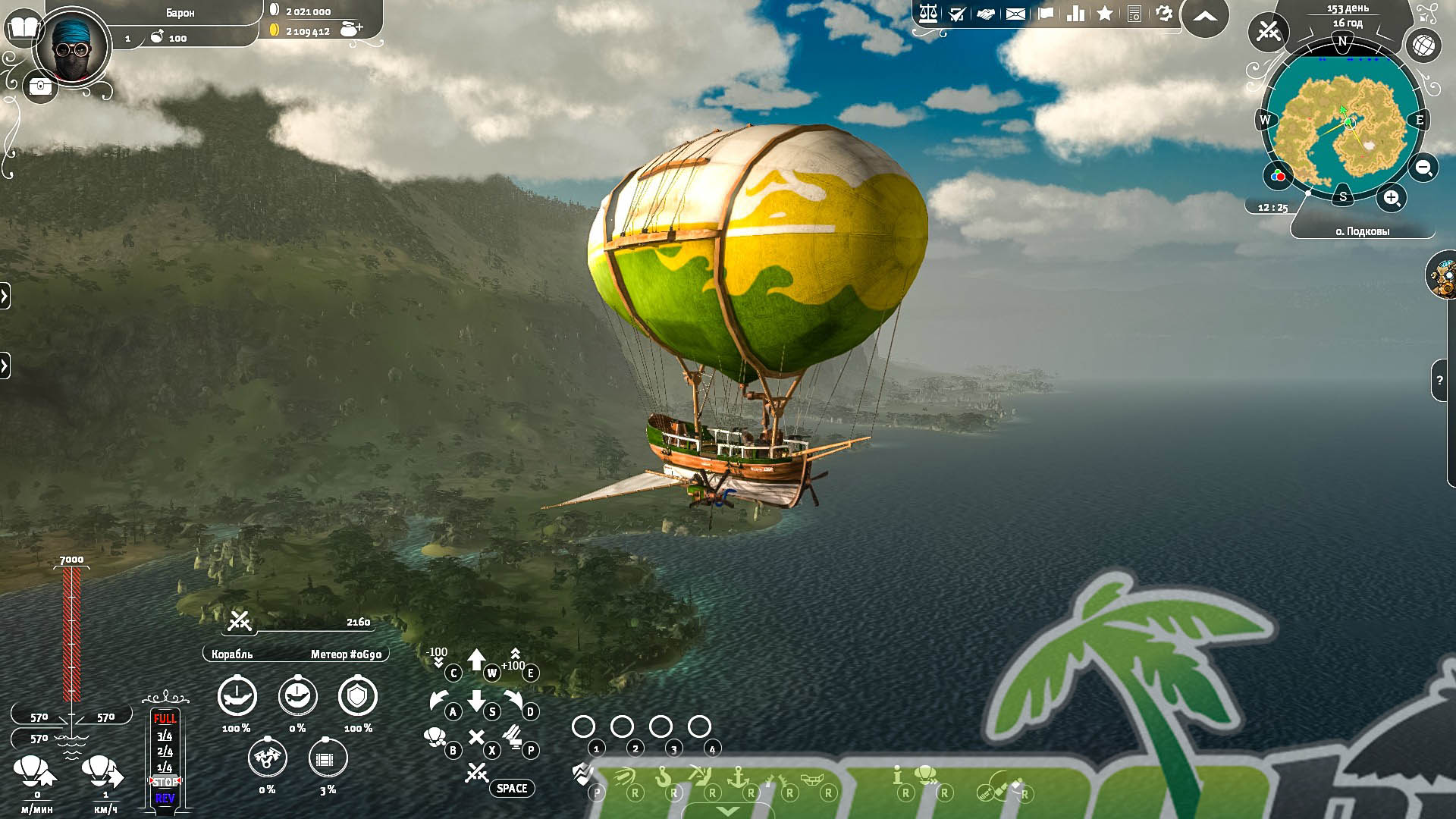This screenshot has height=819, width=1456.
Task: Zoom in the minimap
Action: tap(1392, 199)
